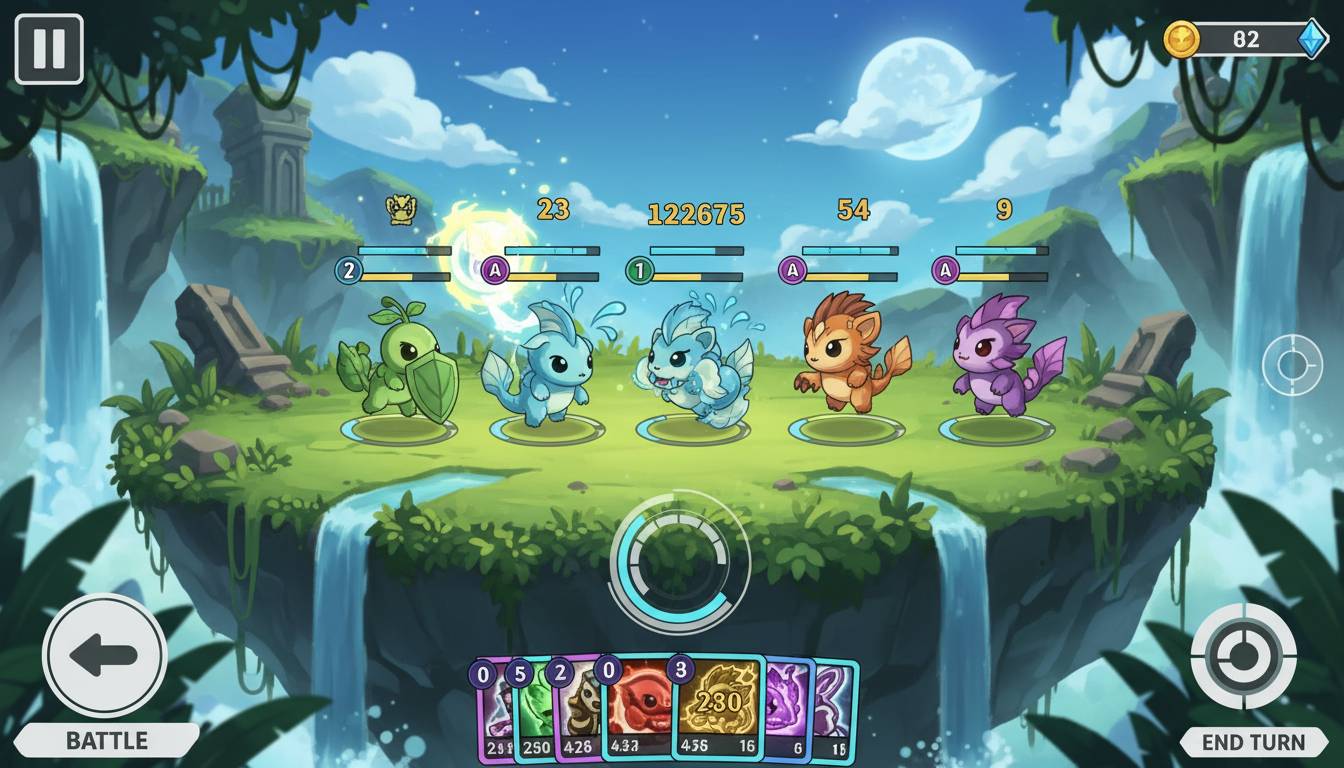Select the green leaf-shield creature unit

(x=398, y=365)
